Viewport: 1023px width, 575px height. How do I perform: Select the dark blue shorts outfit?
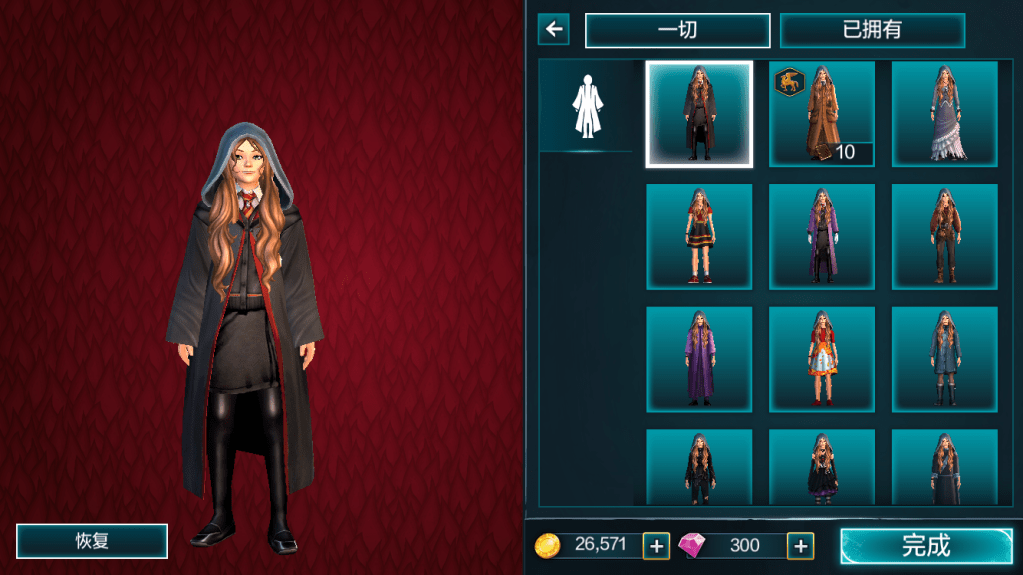(944, 359)
